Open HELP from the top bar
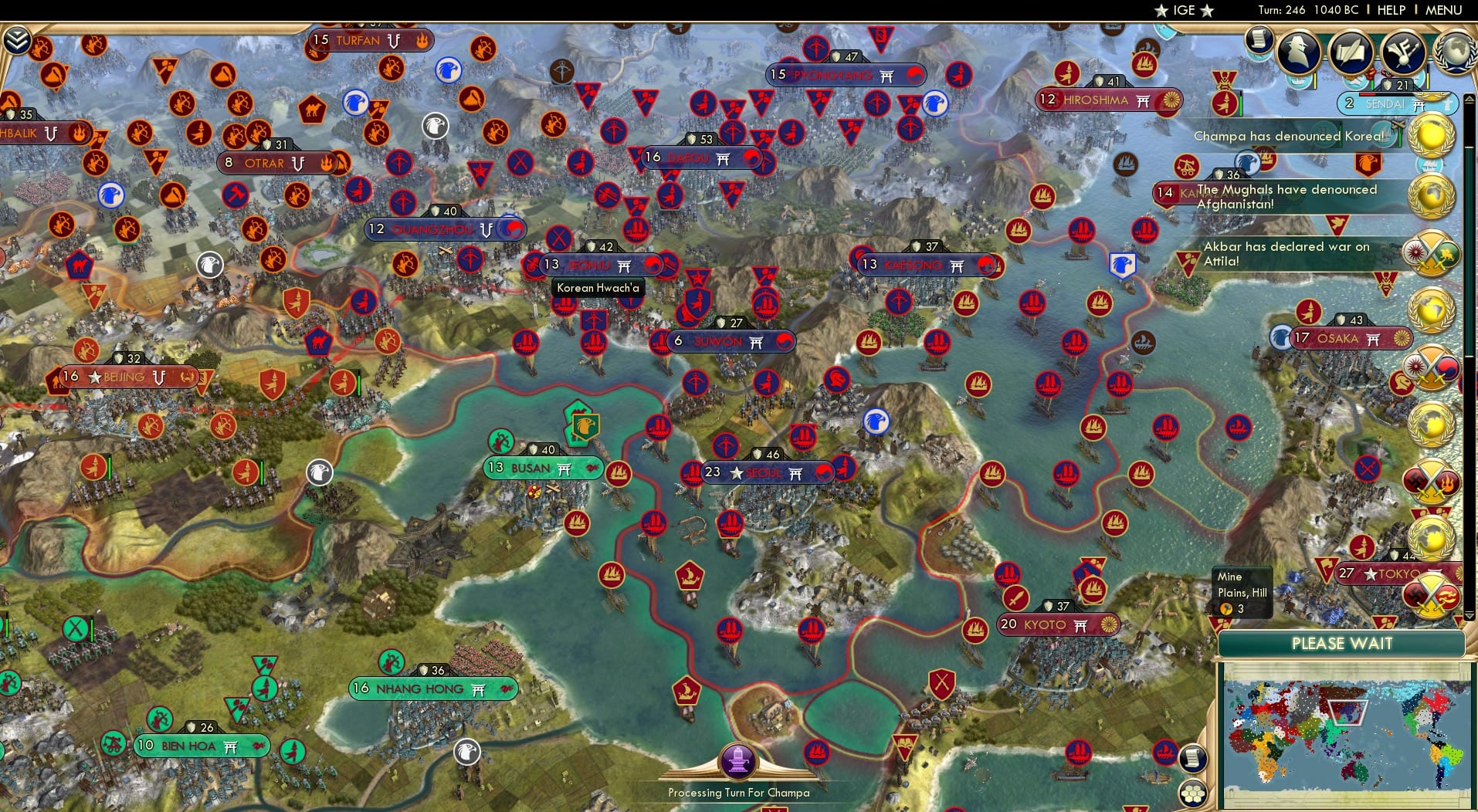The width and height of the screenshot is (1478, 812). (1390, 10)
